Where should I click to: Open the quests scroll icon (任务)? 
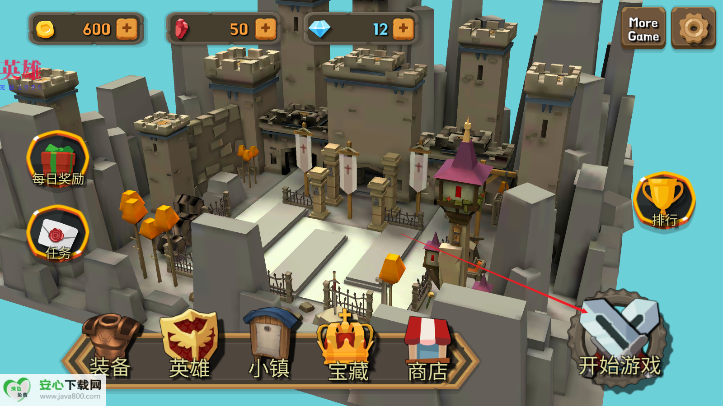pos(58,233)
